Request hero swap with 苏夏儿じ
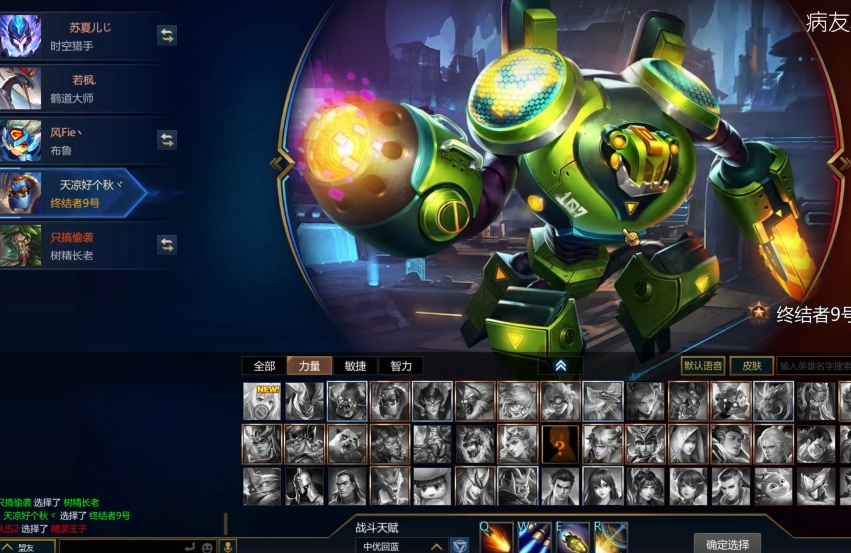 (167, 35)
